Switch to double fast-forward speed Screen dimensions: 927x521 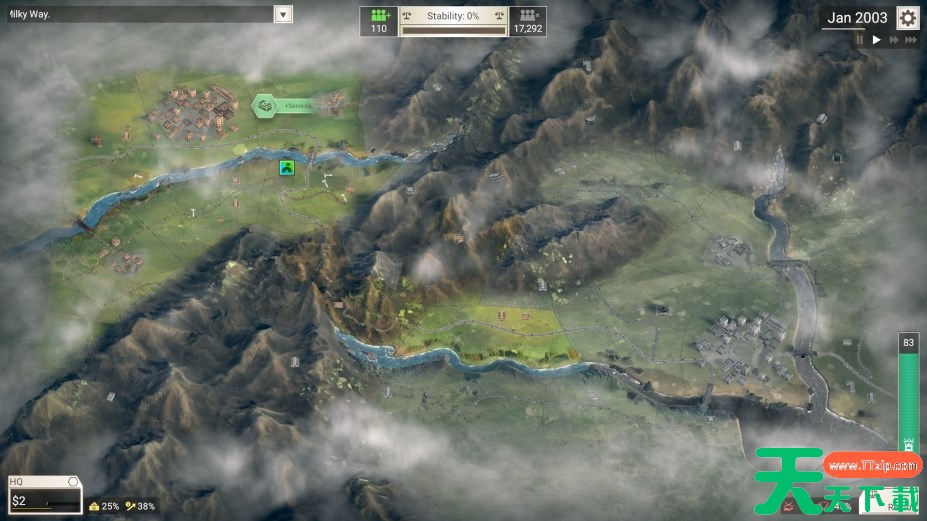pyautogui.click(x=893, y=40)
